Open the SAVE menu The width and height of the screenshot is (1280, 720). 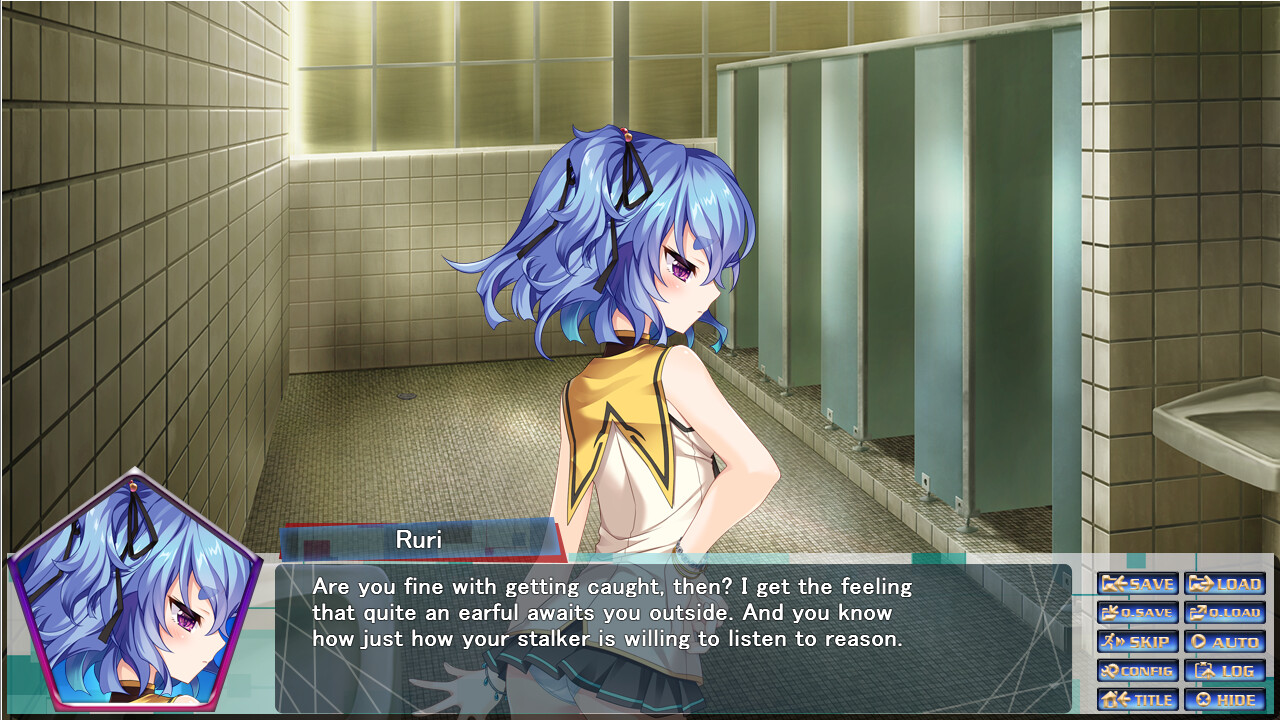[1138, 584]
